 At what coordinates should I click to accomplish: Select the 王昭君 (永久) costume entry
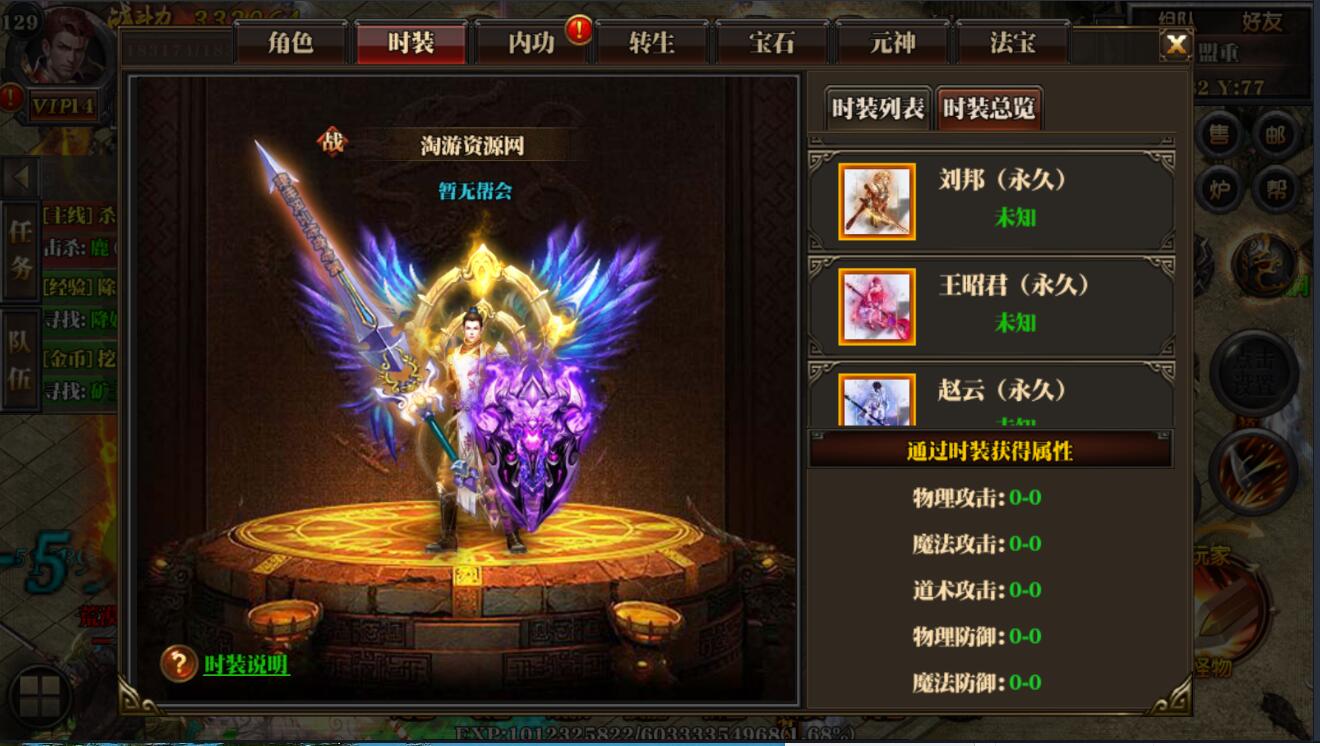coord(990,306)
